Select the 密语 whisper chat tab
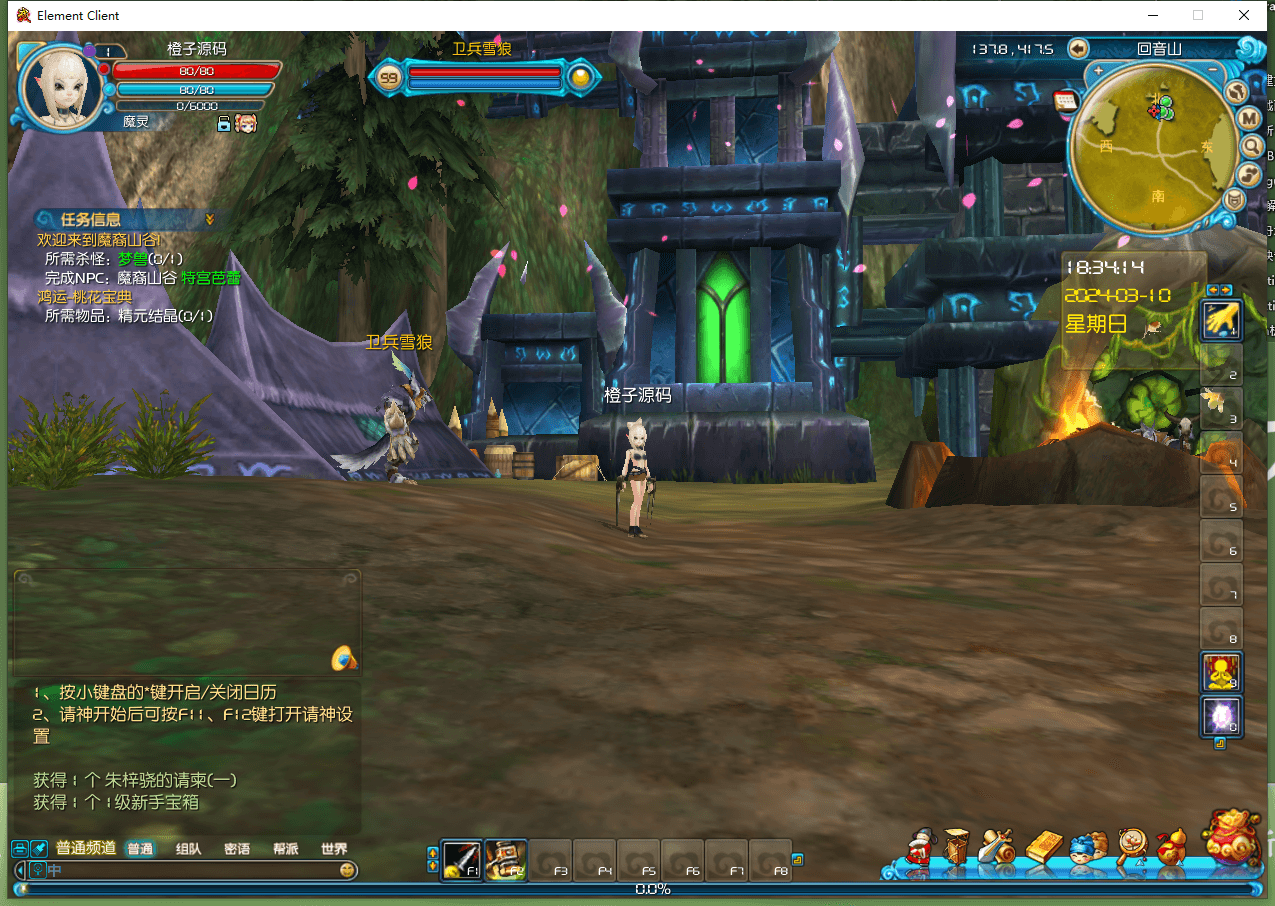 [237, 849]
